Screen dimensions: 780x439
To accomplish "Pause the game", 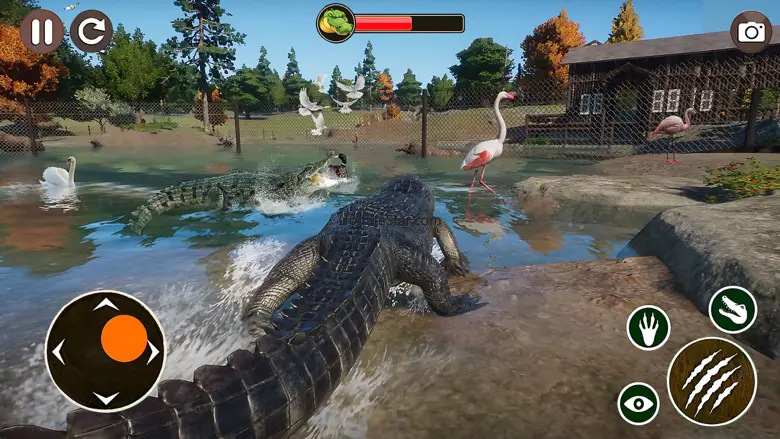I will (x=41, y=31).
